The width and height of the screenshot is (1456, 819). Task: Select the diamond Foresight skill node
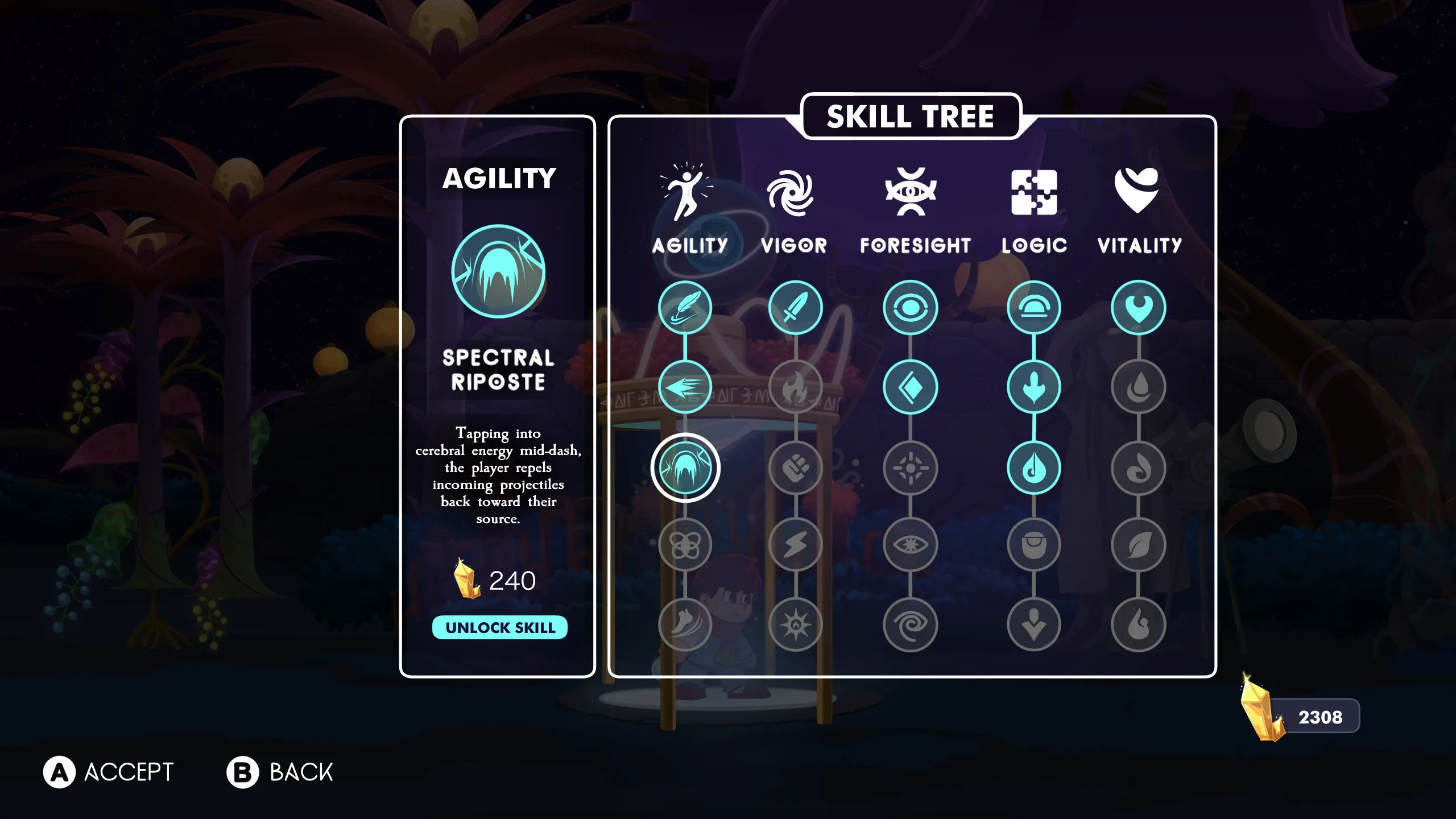pos(910,387)
